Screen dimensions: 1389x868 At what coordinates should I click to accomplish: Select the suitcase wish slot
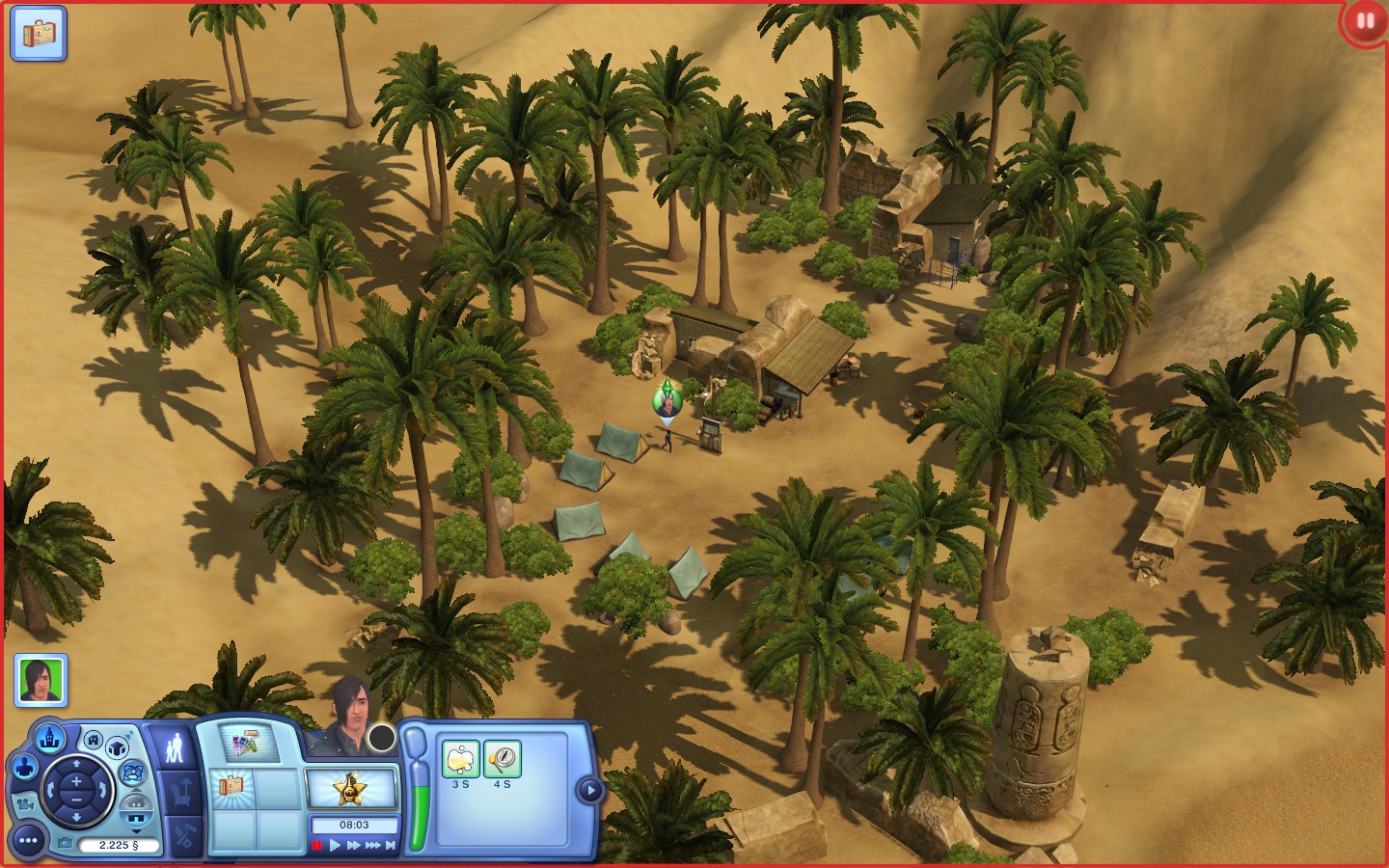231,786
